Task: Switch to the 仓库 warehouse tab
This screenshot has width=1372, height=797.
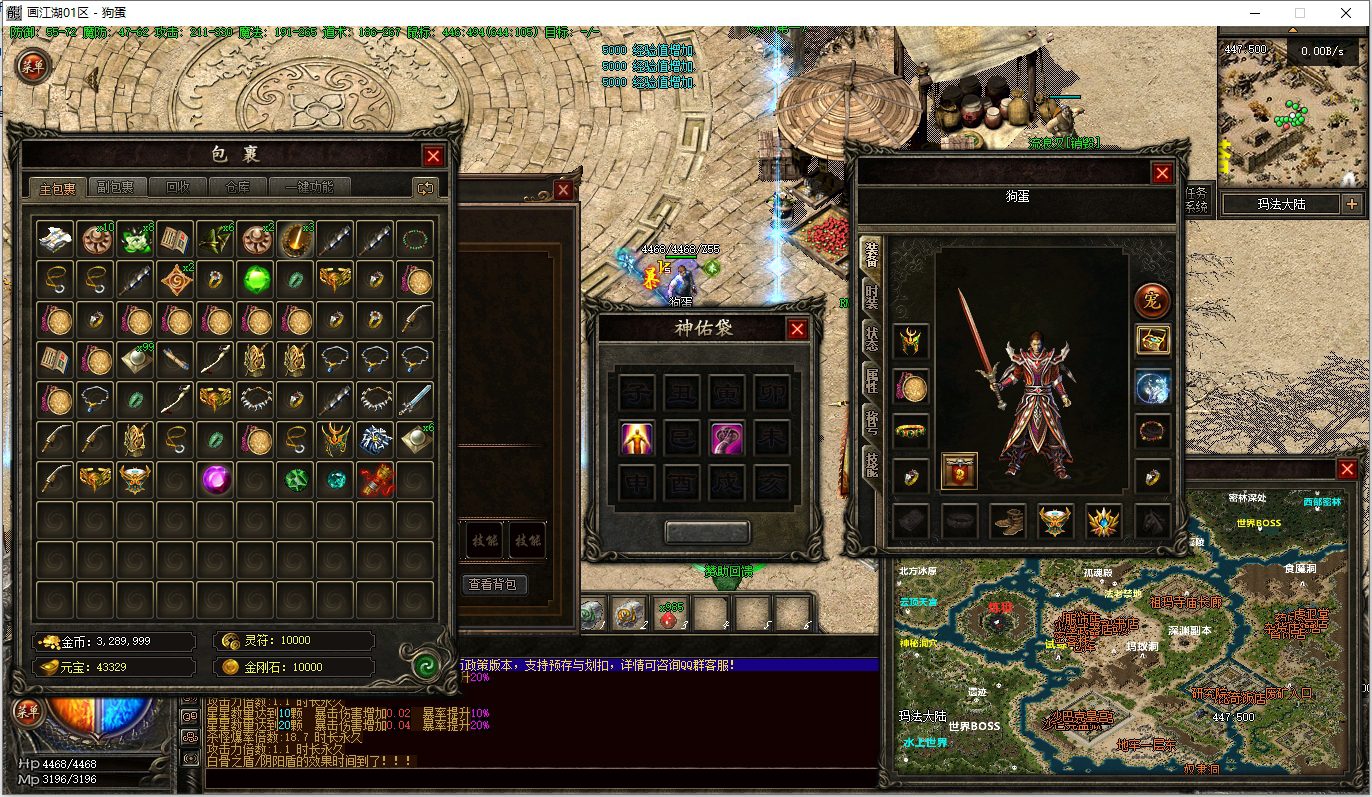Action: click(x=237, y=187)
